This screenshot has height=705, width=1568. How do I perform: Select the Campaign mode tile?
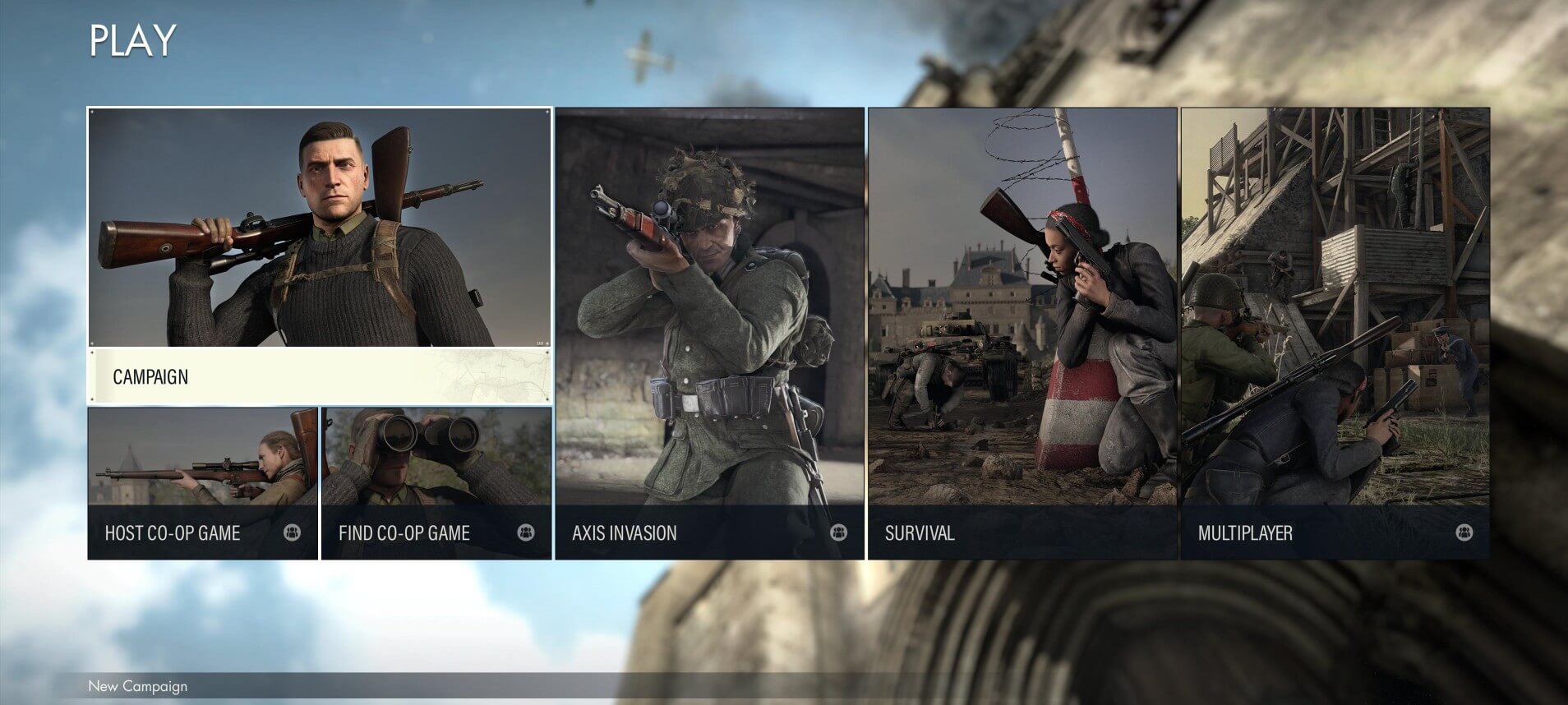319,255
